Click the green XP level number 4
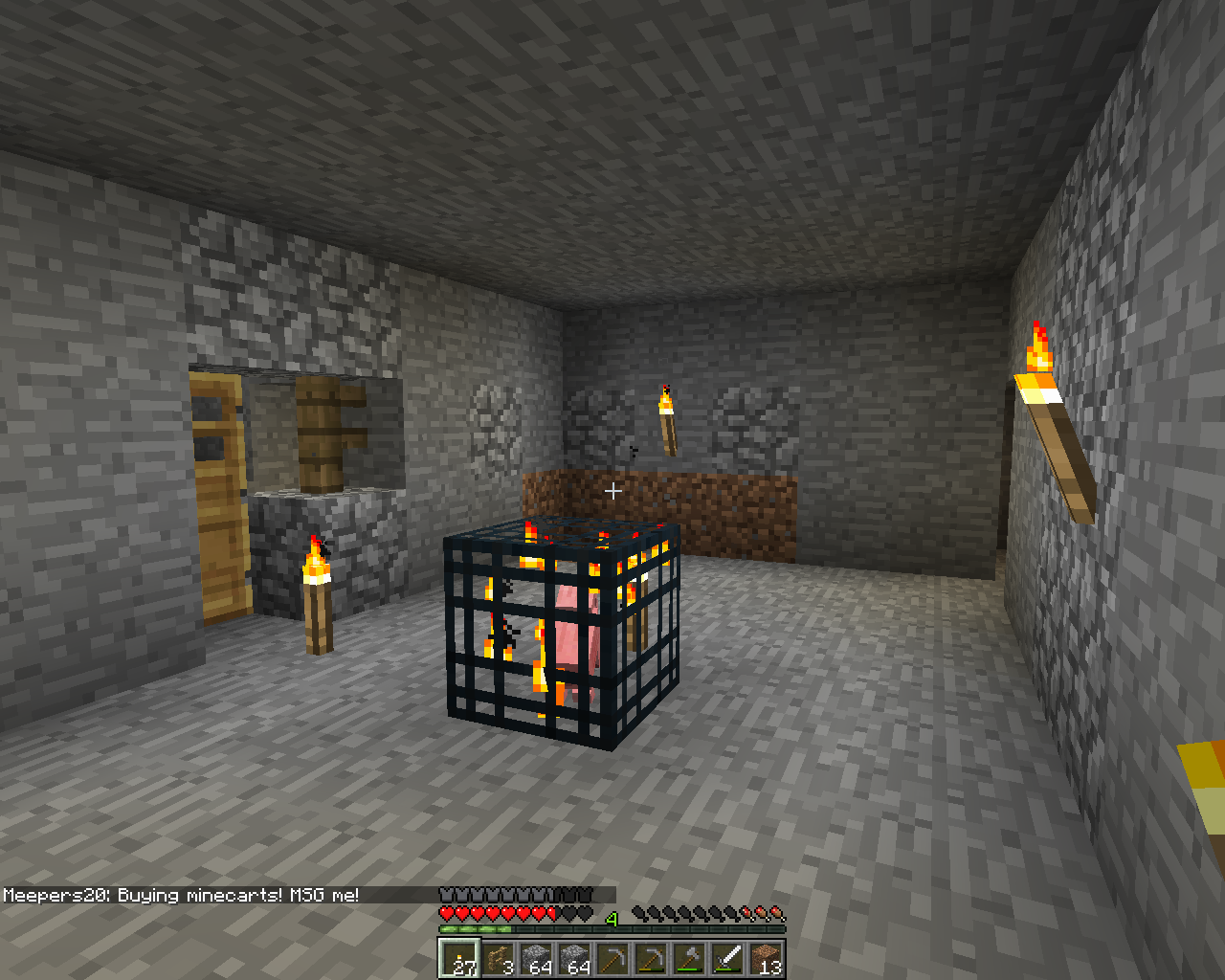The height and width of the screenshot is (980, 1225). click(x=612, y=917)
